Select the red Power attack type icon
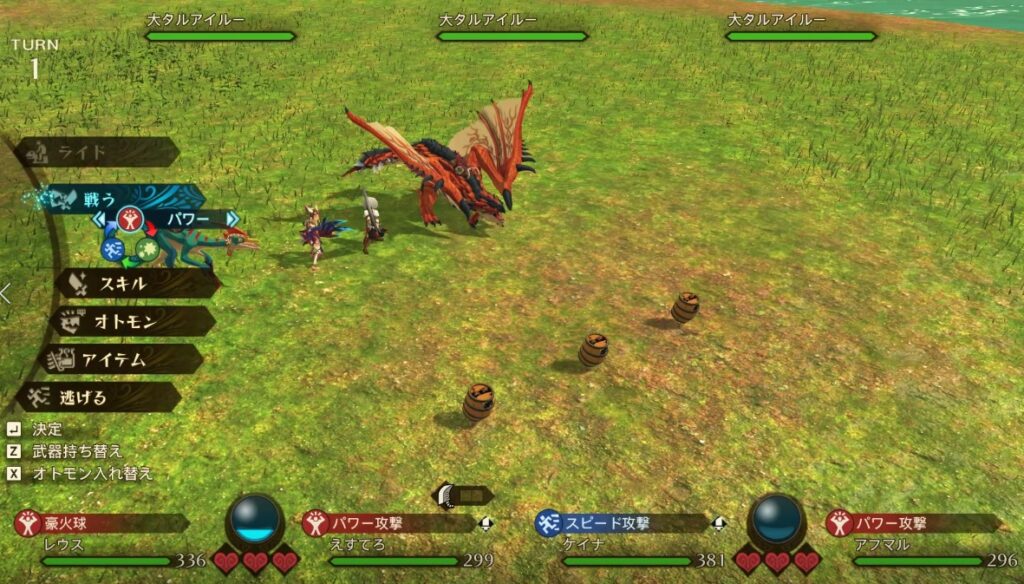The width and height of the screenshot is (1024, 584). point(129,218)
